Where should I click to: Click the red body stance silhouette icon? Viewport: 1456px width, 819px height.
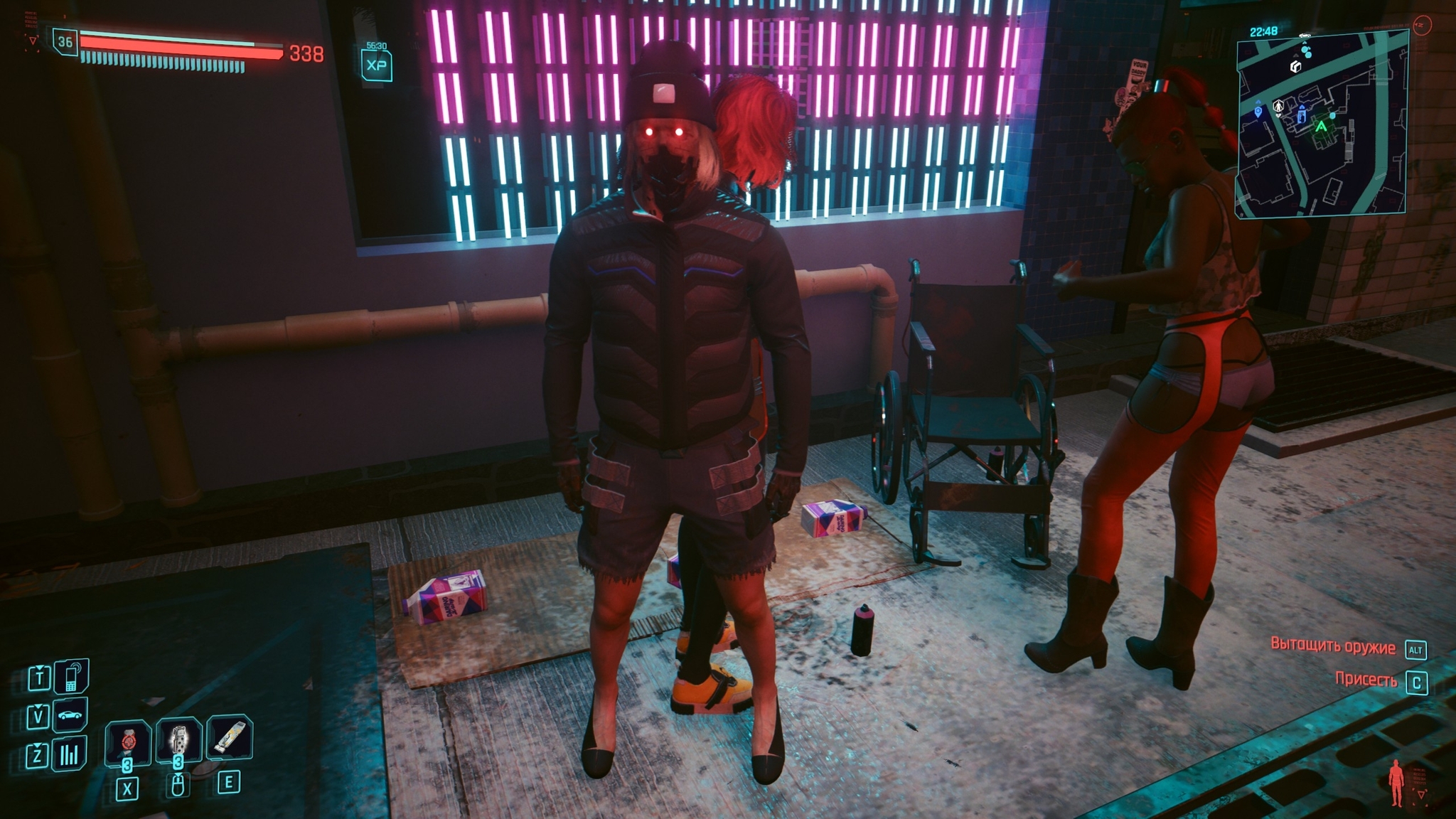coord(1397,782)
